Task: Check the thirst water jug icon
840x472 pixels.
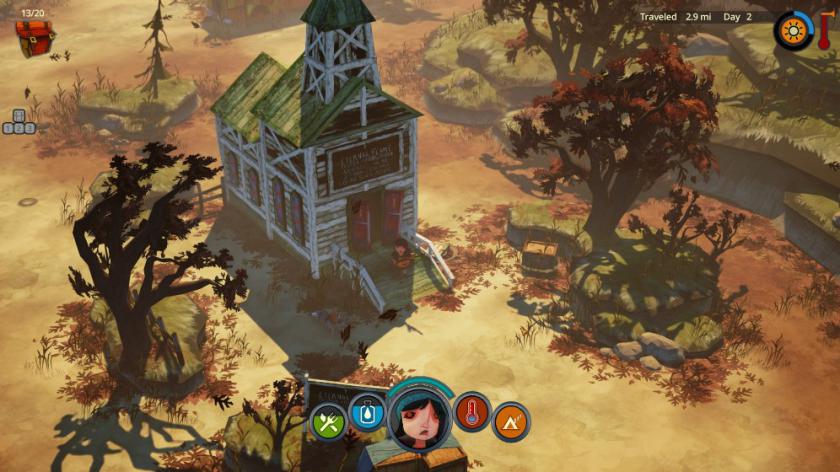Action: (x=365, y=412)
